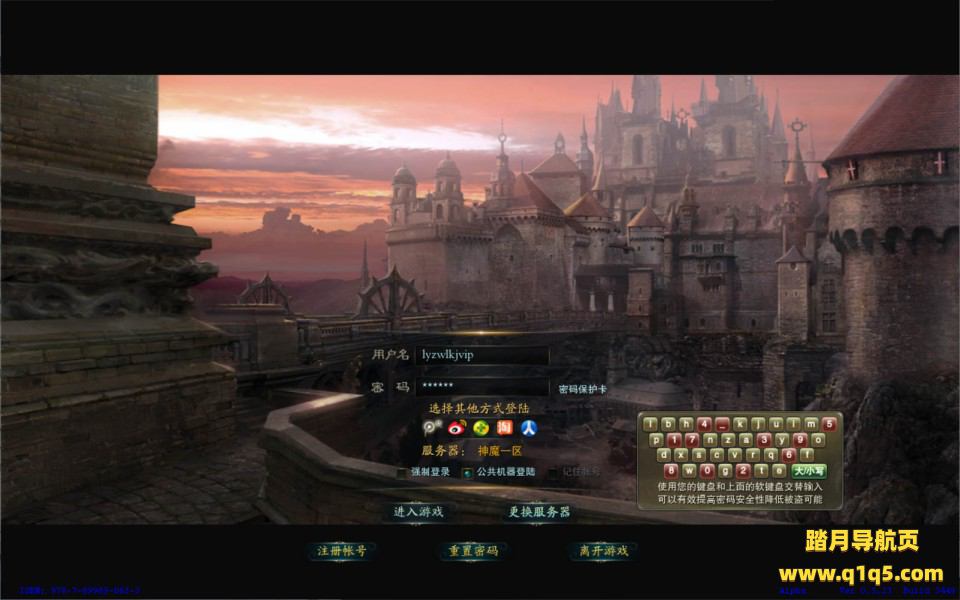
Task: Focus the 用户名 username field
Action: [482, 355]
